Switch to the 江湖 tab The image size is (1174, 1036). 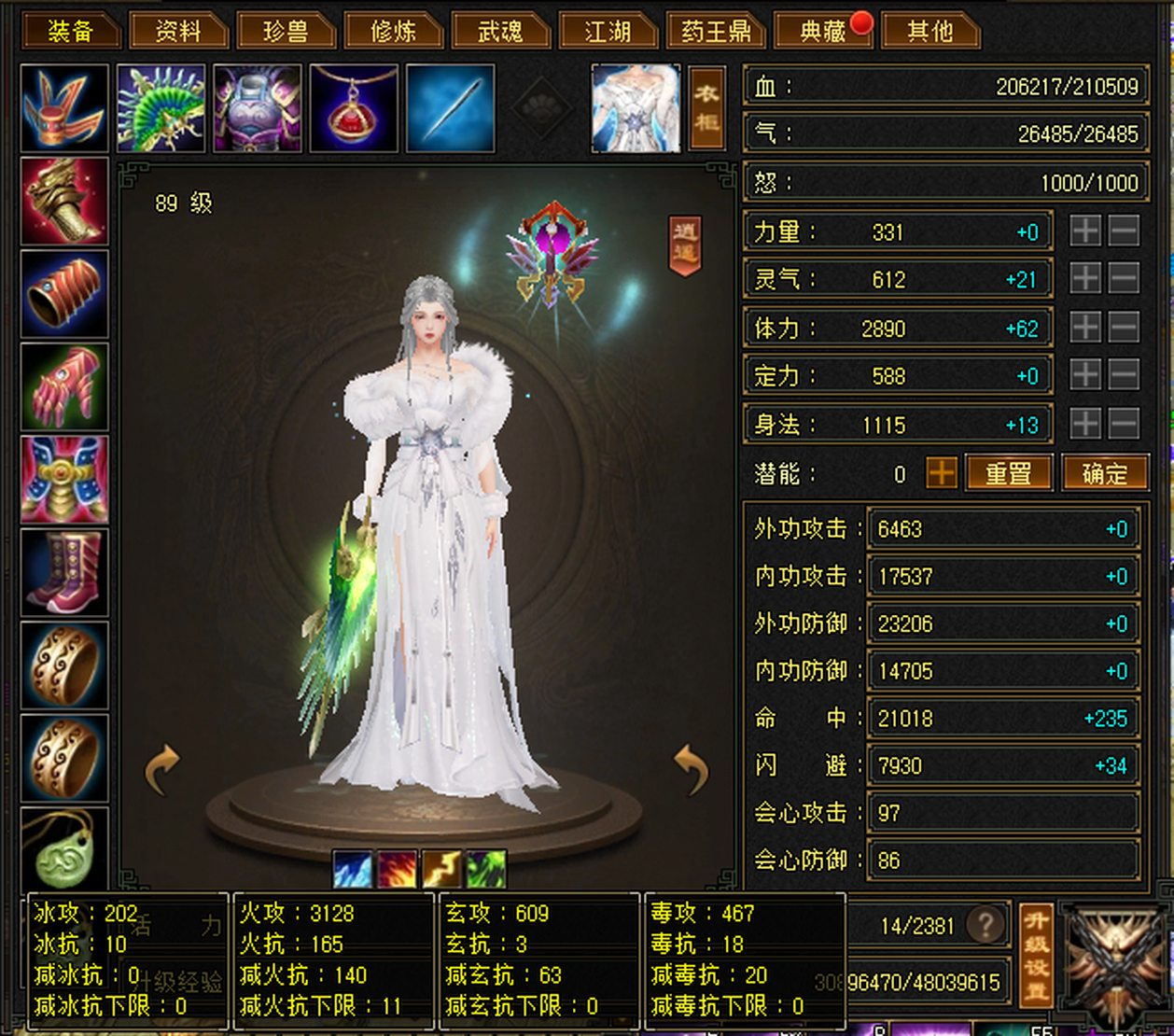(608, 32)
